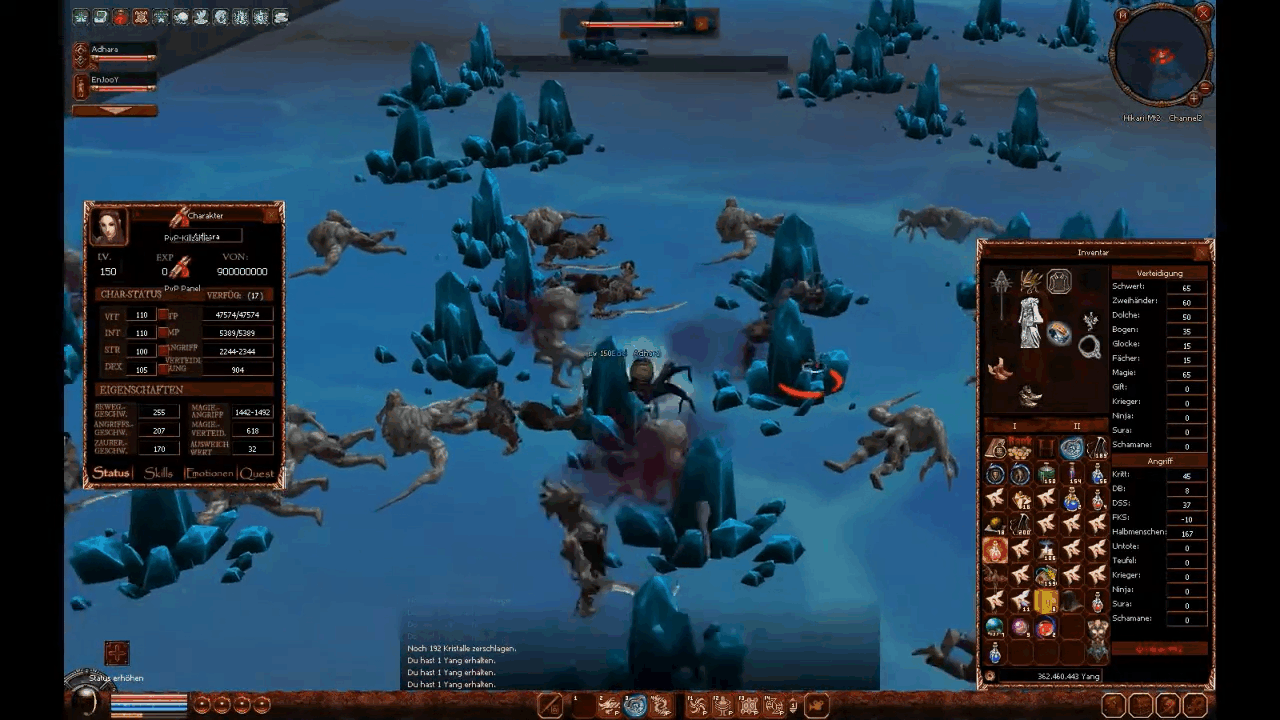Select the Status tab
This screenshot has width=1280, height=720.
click(112, 473)
